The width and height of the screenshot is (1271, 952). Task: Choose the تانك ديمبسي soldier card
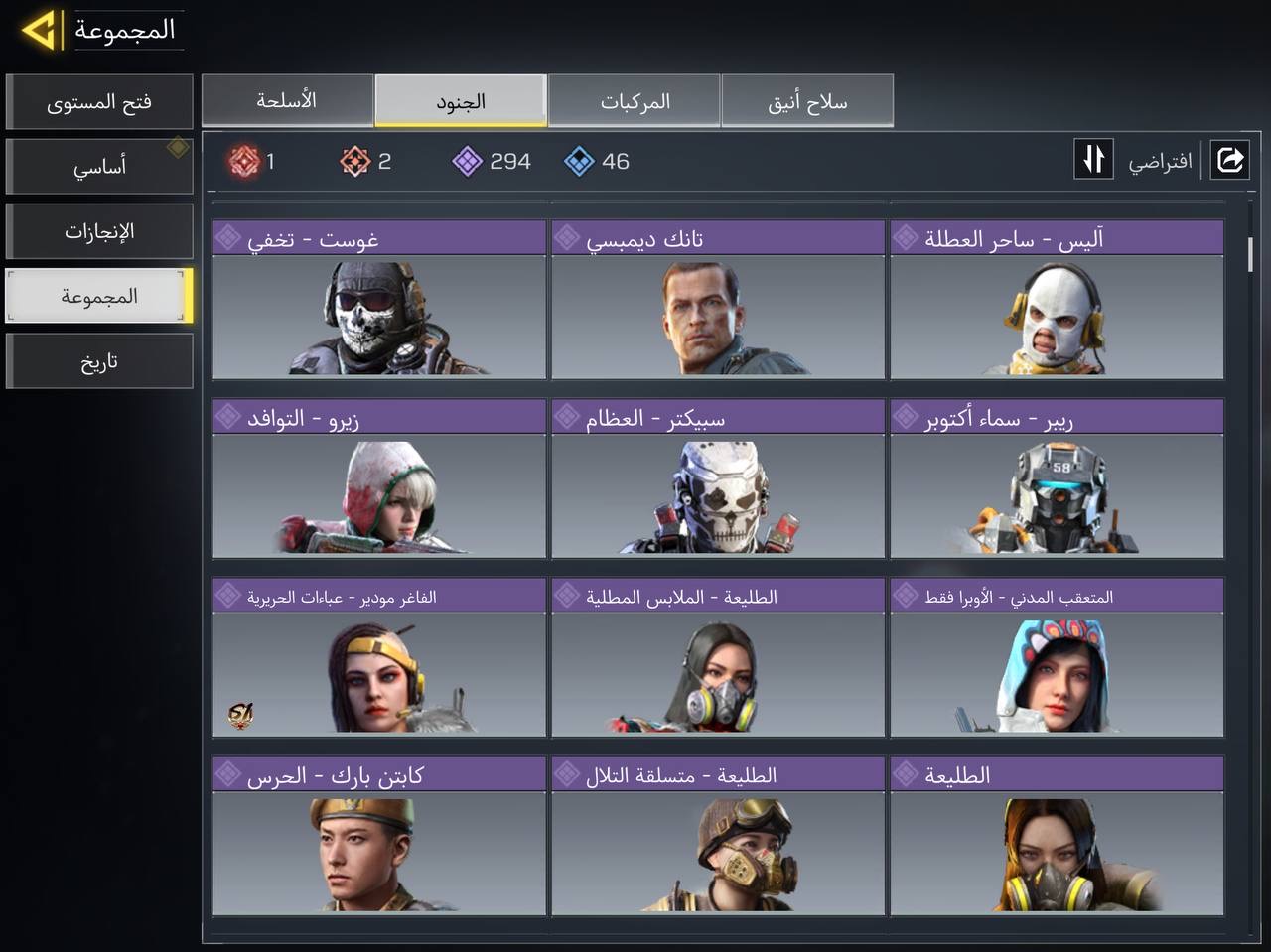click(x=718, y=300)
